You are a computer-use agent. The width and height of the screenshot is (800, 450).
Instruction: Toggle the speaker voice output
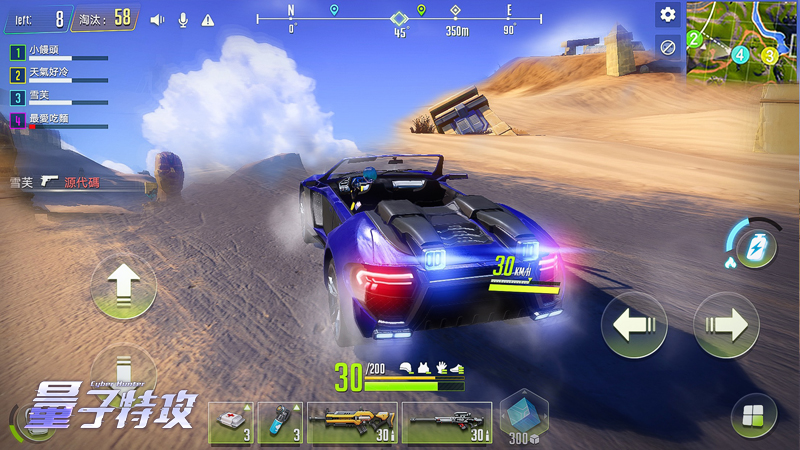[x=157, y=19]
